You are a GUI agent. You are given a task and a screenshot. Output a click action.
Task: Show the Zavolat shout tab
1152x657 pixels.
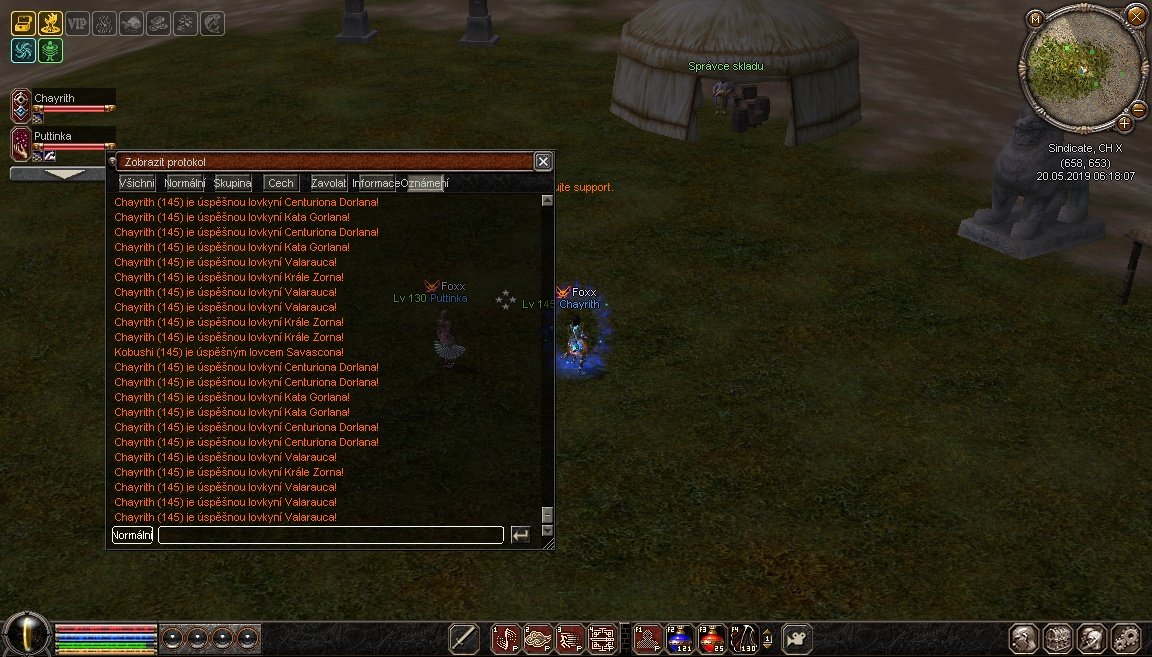329,183
